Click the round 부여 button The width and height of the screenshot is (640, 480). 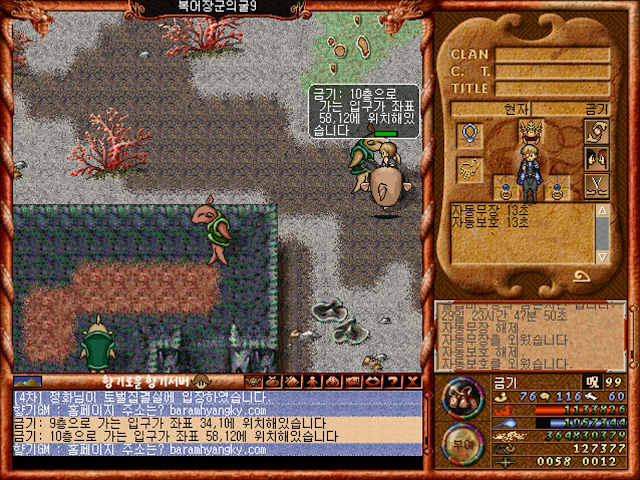tap(461, 443)
